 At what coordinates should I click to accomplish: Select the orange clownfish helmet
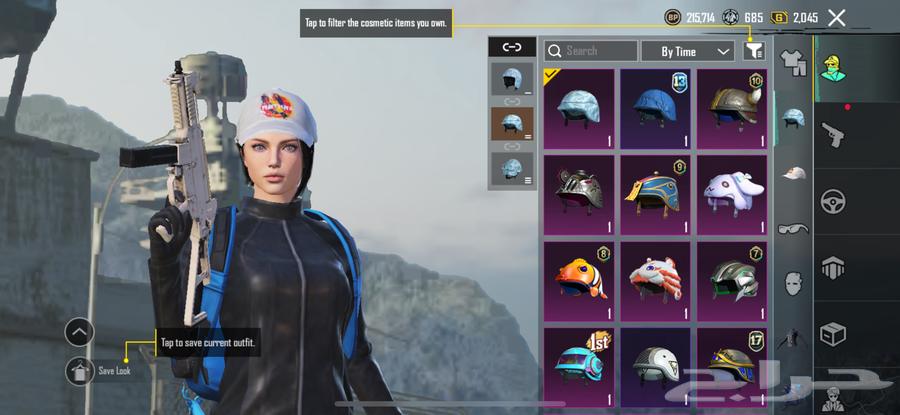tap(579, 276)
